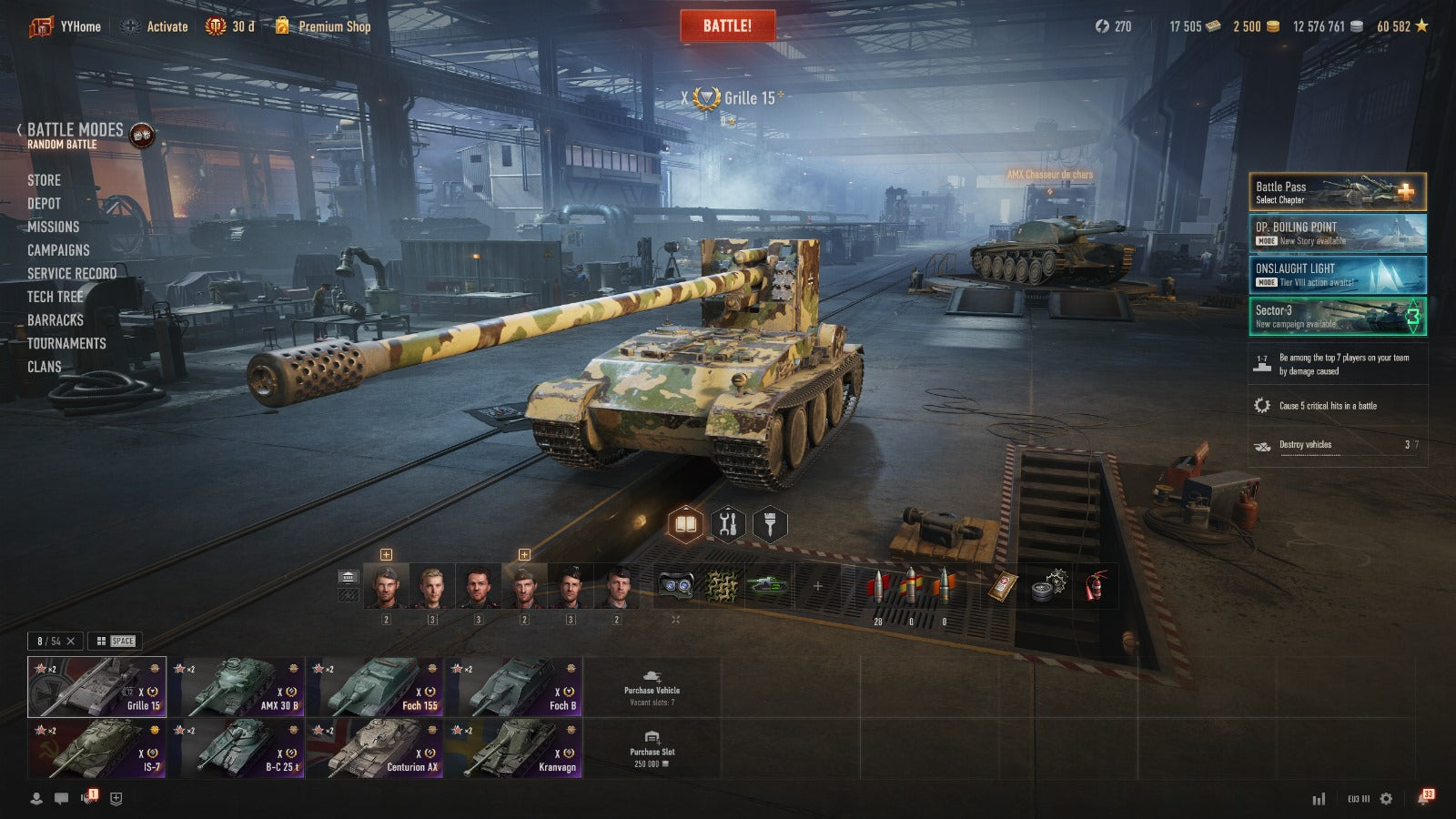Screen dimensions: 1456x819
Task: Select the AMX 30 B tank
Action: [237, 687]
